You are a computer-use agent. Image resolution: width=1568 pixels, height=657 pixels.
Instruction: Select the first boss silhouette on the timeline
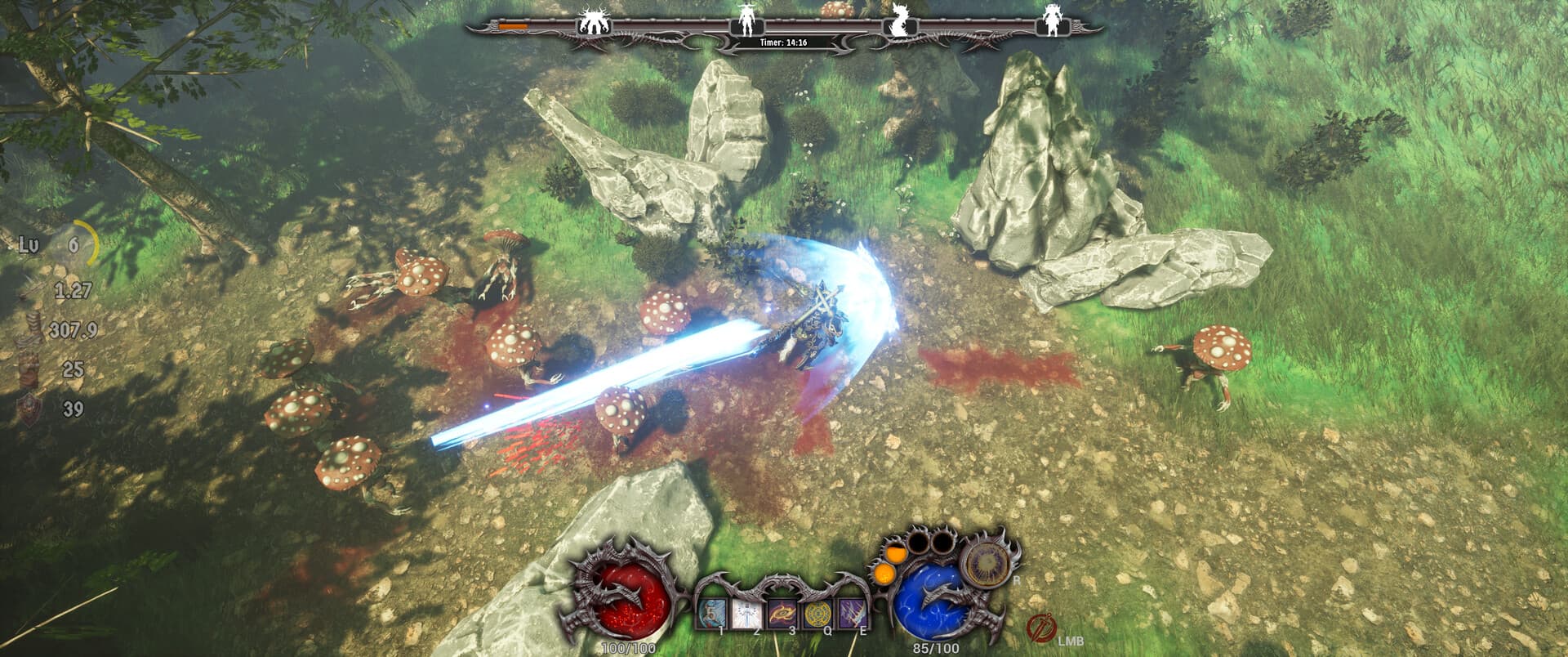pyautogui.click(x=595, y=19)
